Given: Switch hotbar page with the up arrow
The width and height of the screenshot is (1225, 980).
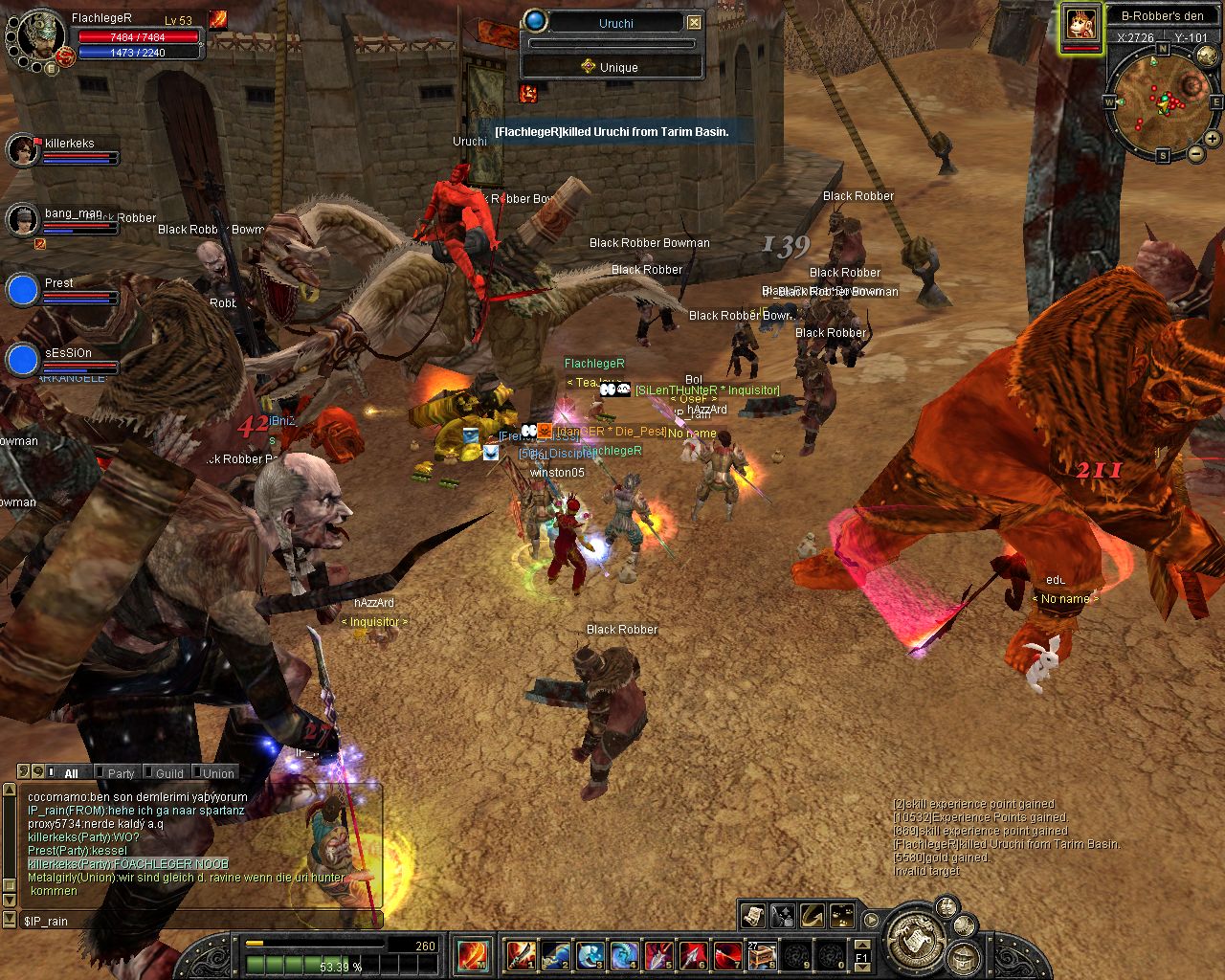Looking at the screenshot, I should click(861, 945).
